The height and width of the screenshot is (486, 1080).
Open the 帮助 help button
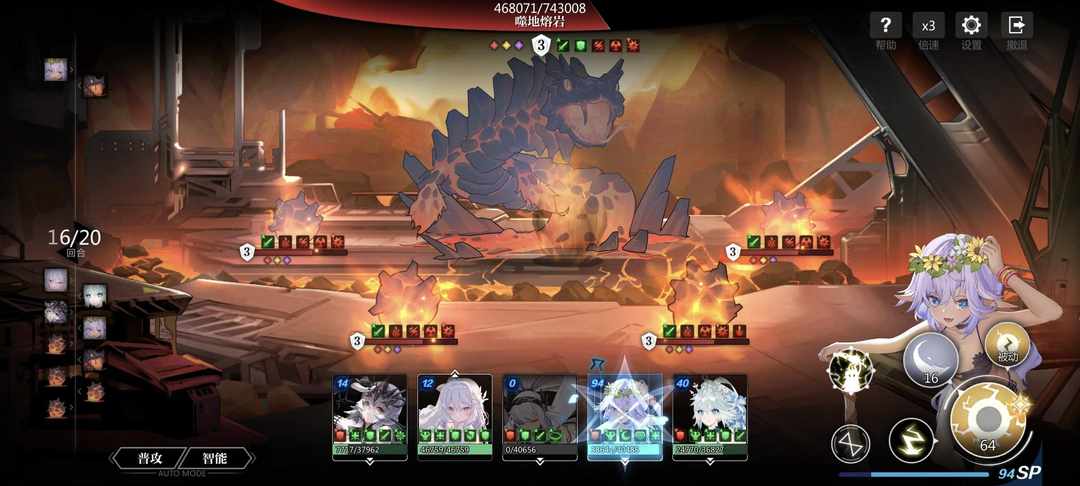(885, 28)
